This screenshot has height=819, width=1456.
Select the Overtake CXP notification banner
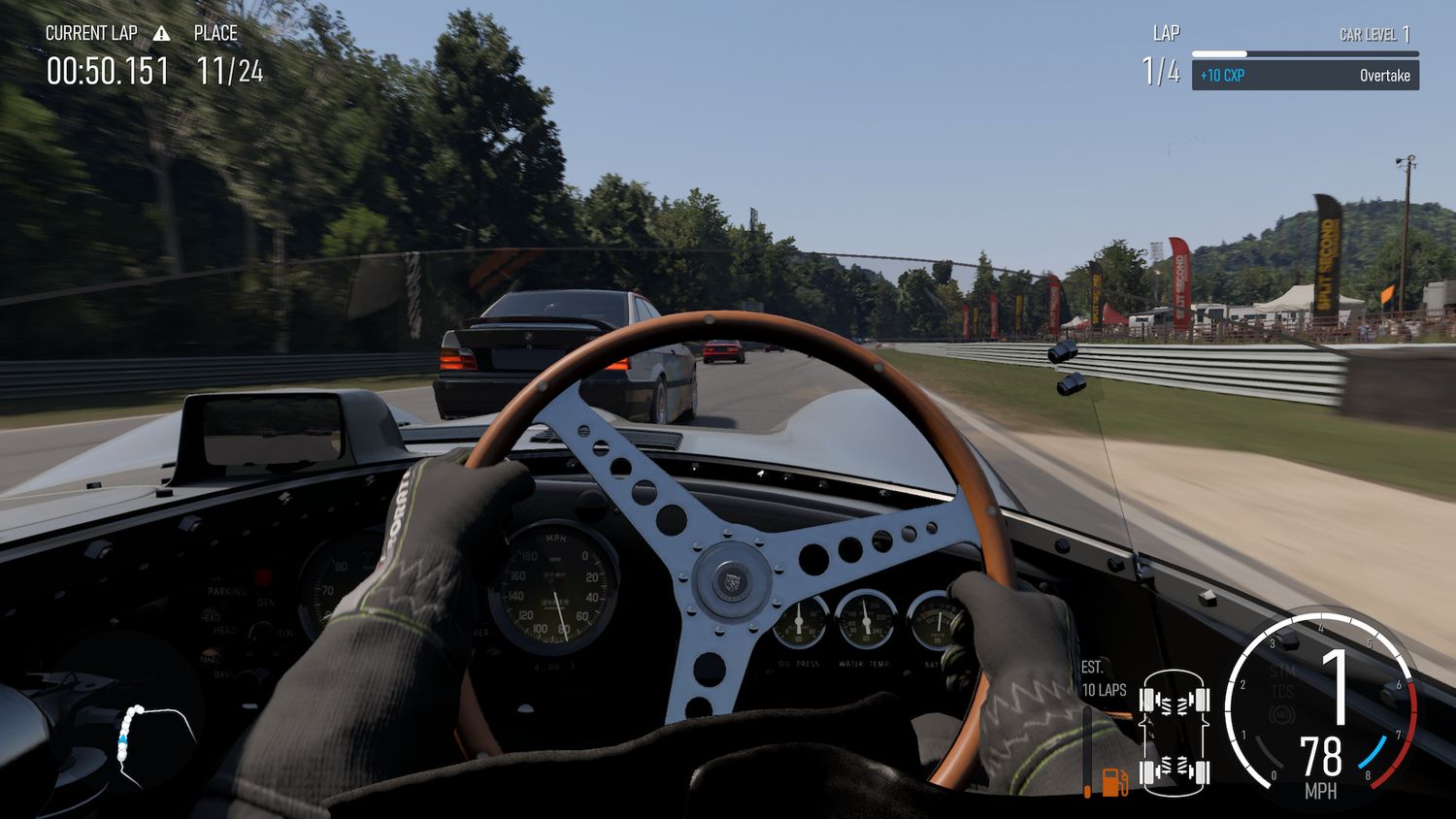point(1305,76)
